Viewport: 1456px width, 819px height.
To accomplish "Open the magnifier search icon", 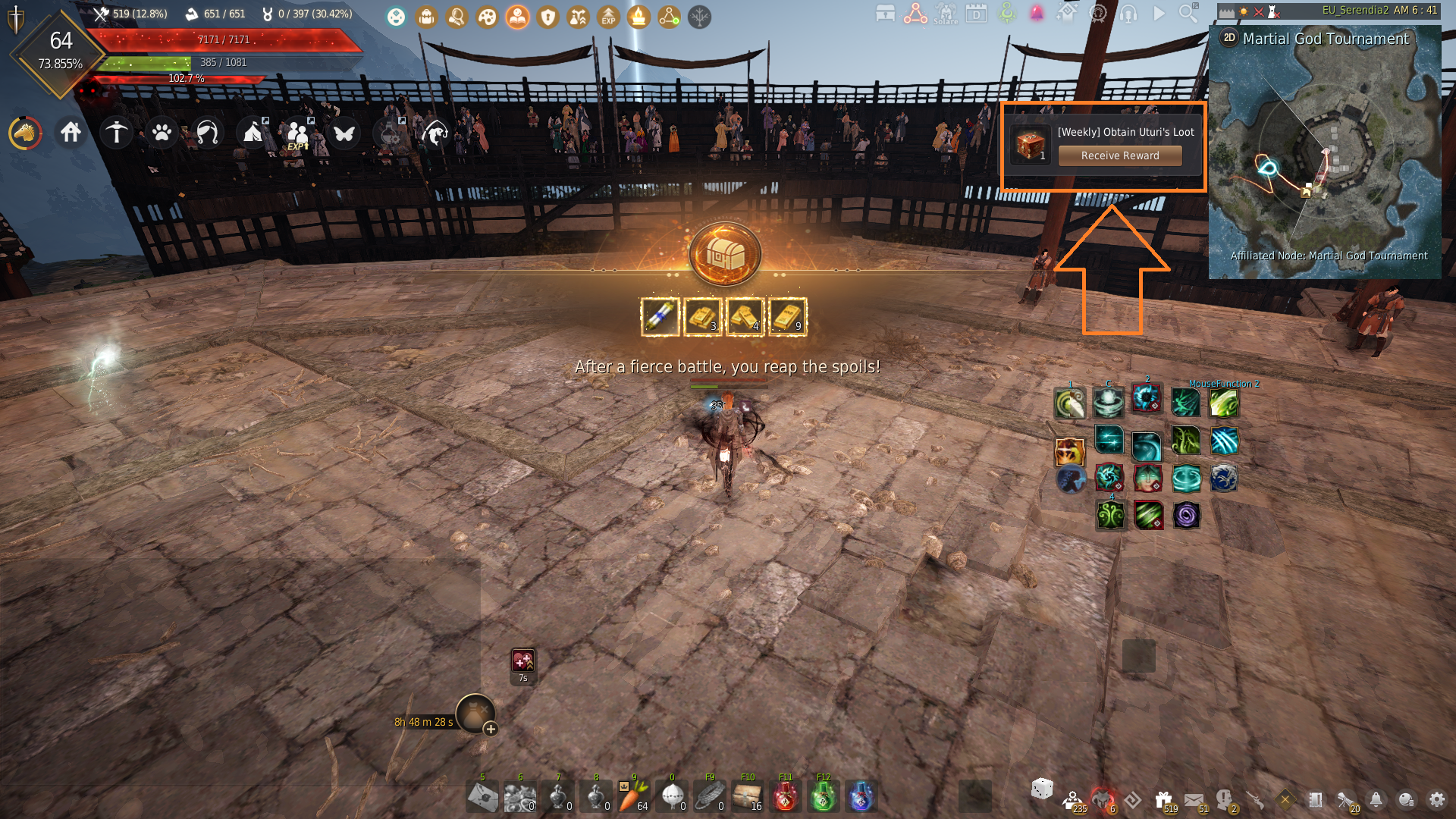I will (1188, 14).
